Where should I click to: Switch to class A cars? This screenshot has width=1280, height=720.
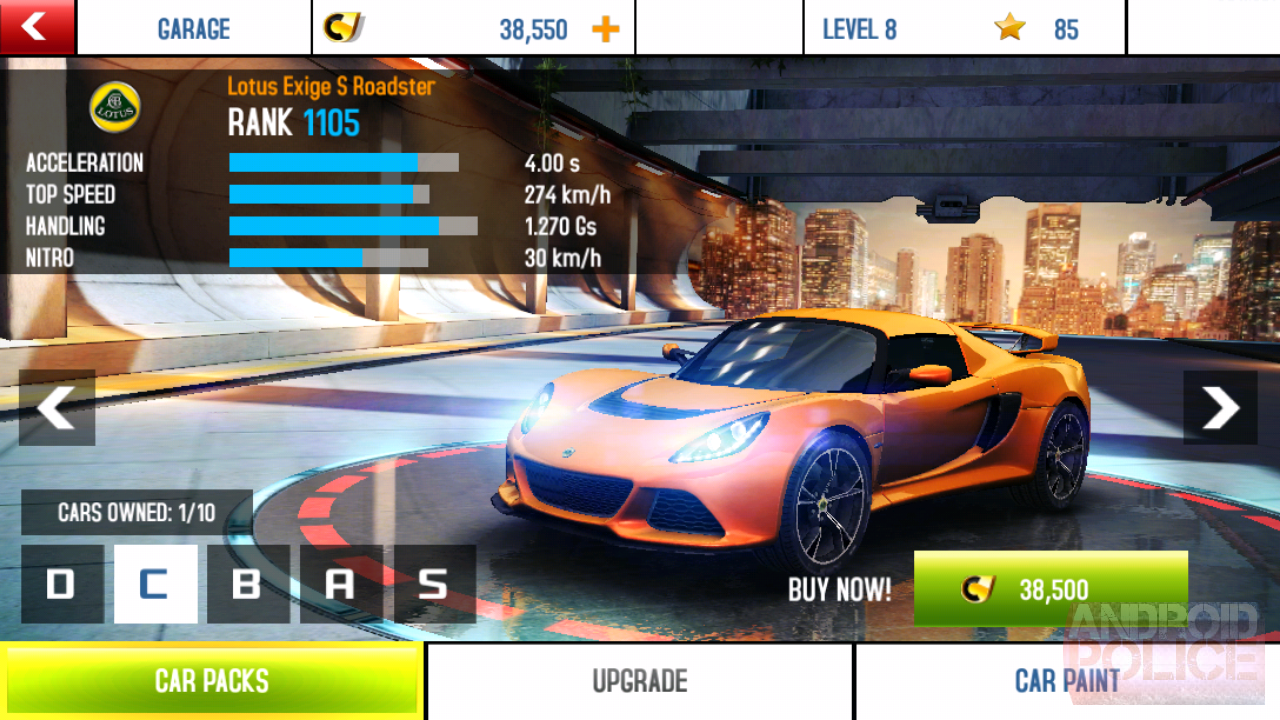pos(341,584)
